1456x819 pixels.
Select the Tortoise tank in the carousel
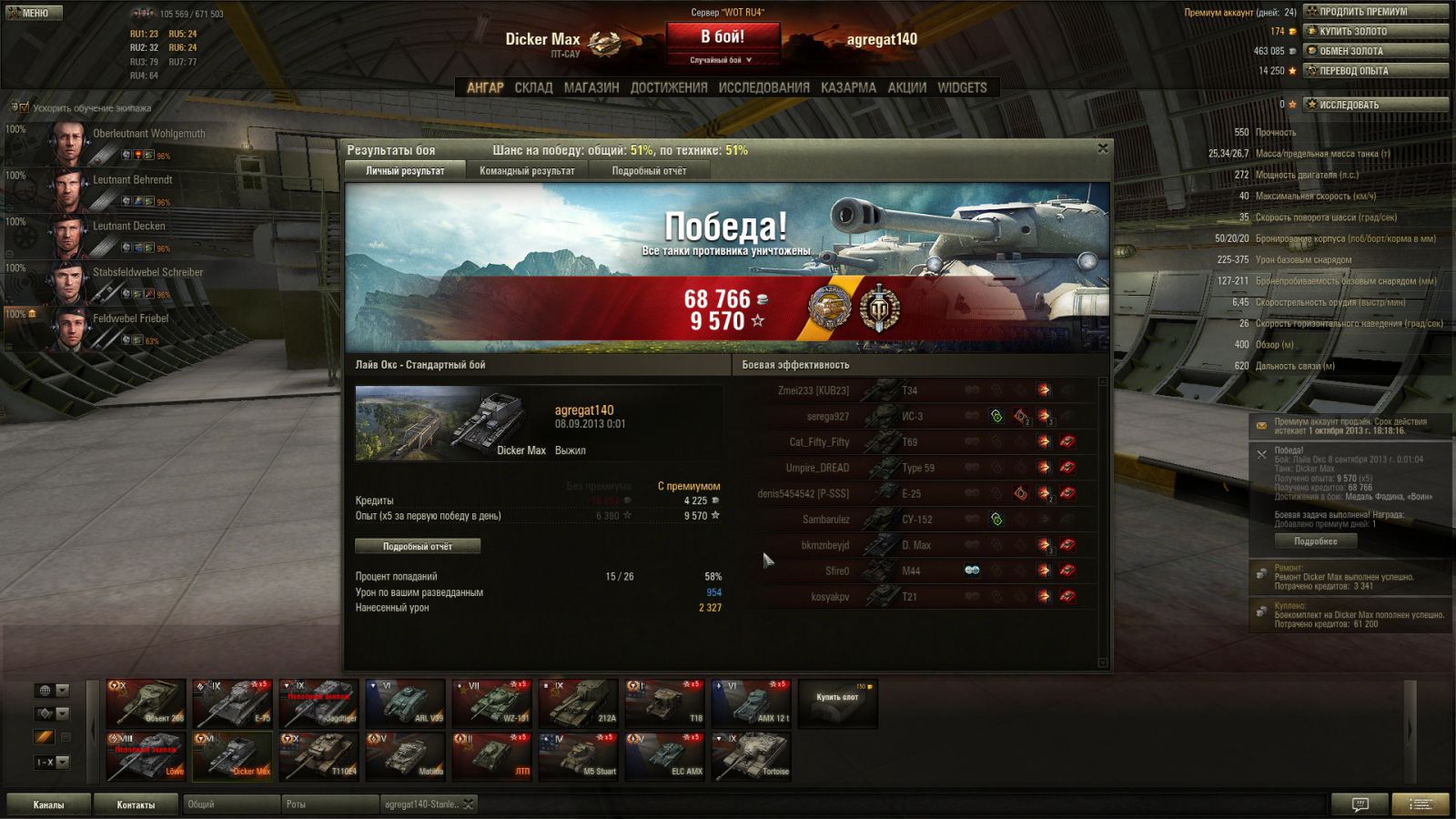pos(752,756)
